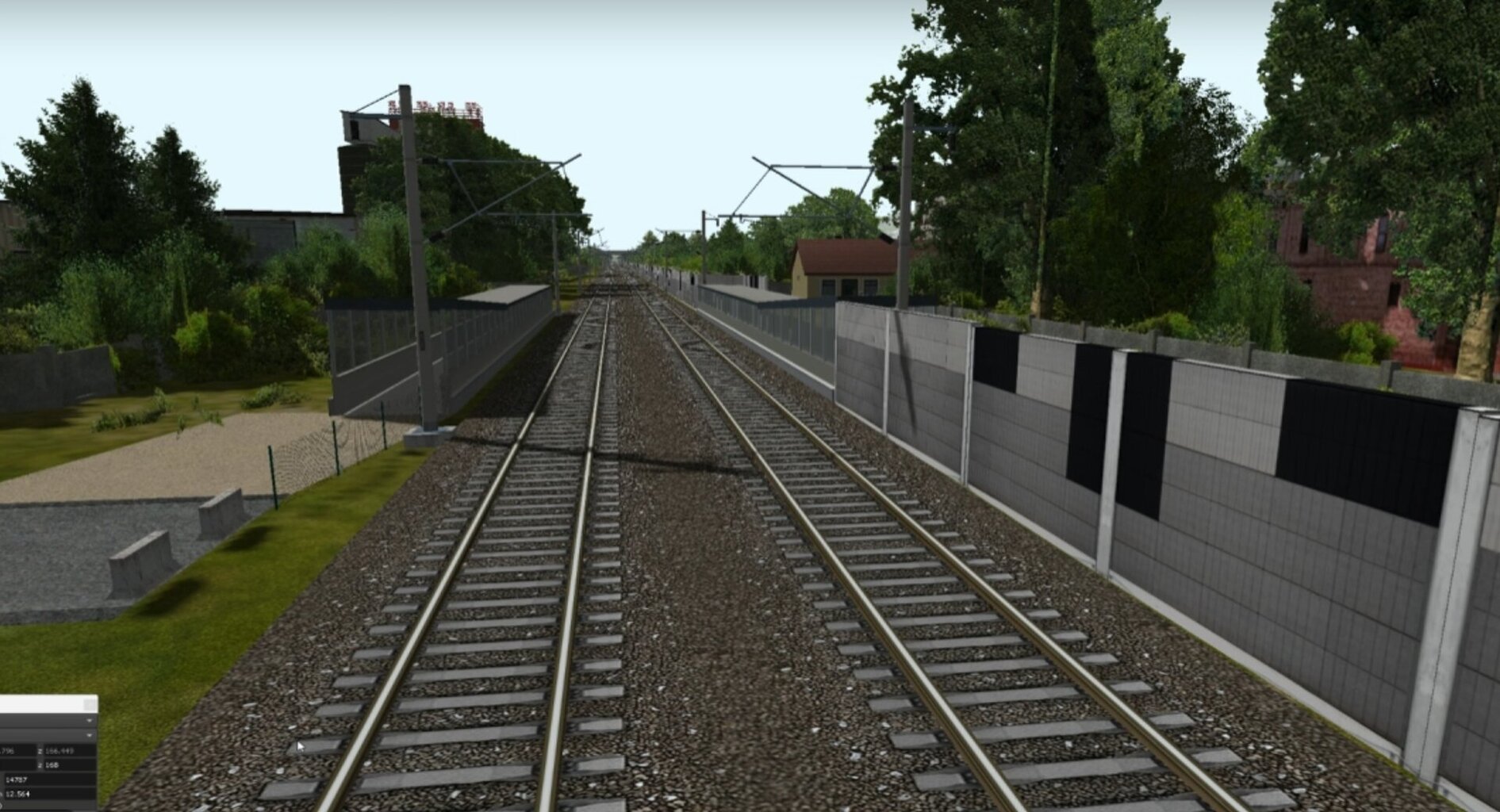Image resolution: width=1500 pixels, height=812 pixels.
Task: Click the small icon in the panel's white title bar
Action: [87, 703]
